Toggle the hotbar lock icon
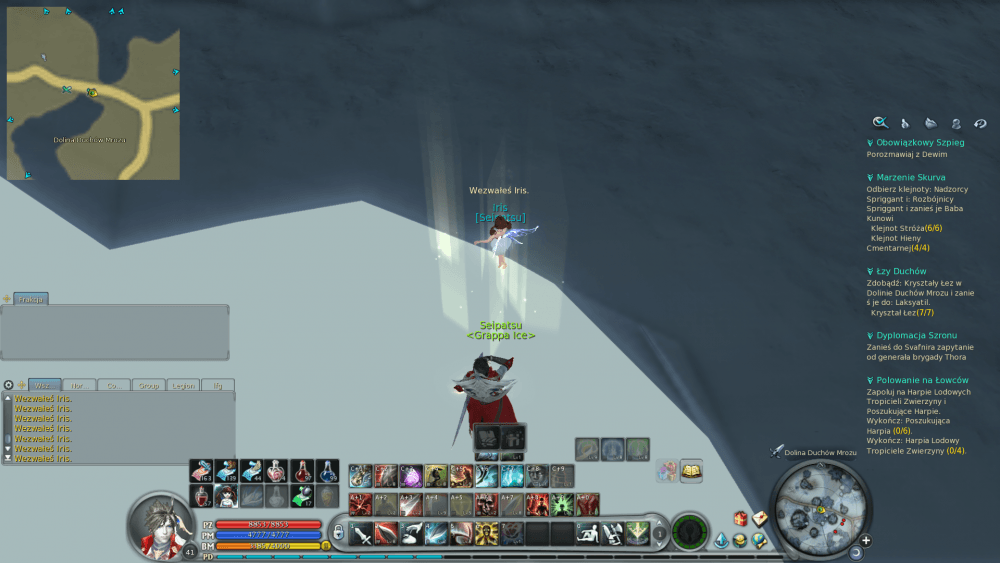The width and height of the screenshot is (1000, 563). (x=338, y=532)
